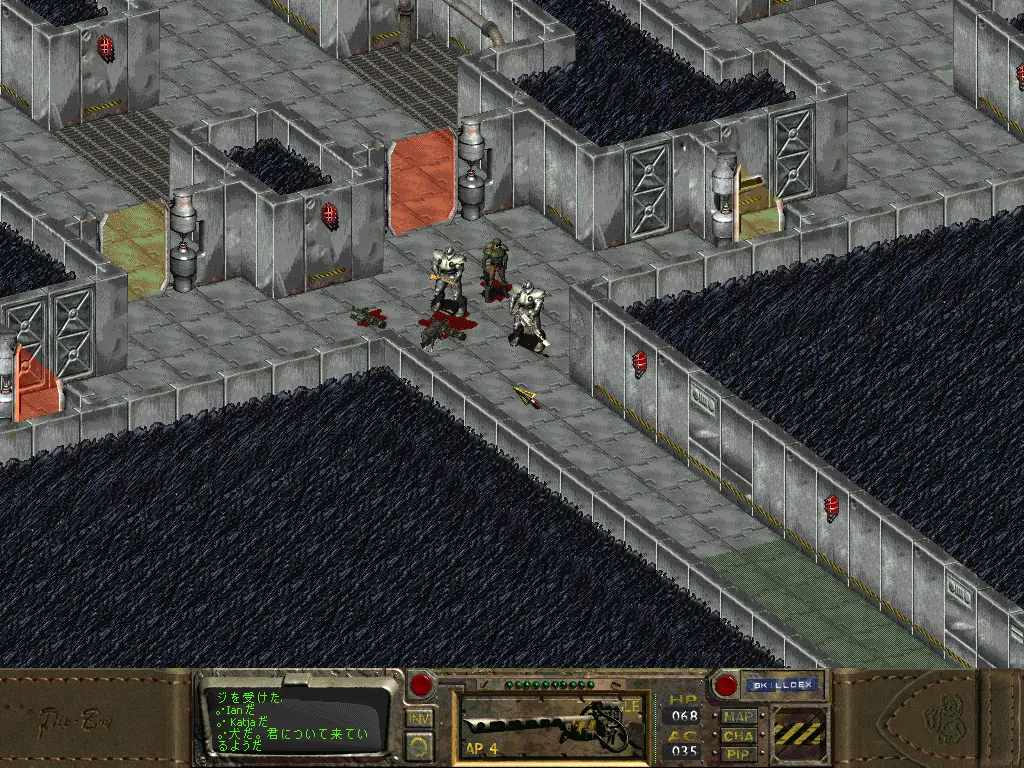Open the character sheet via CHA

tap(740, 735)
